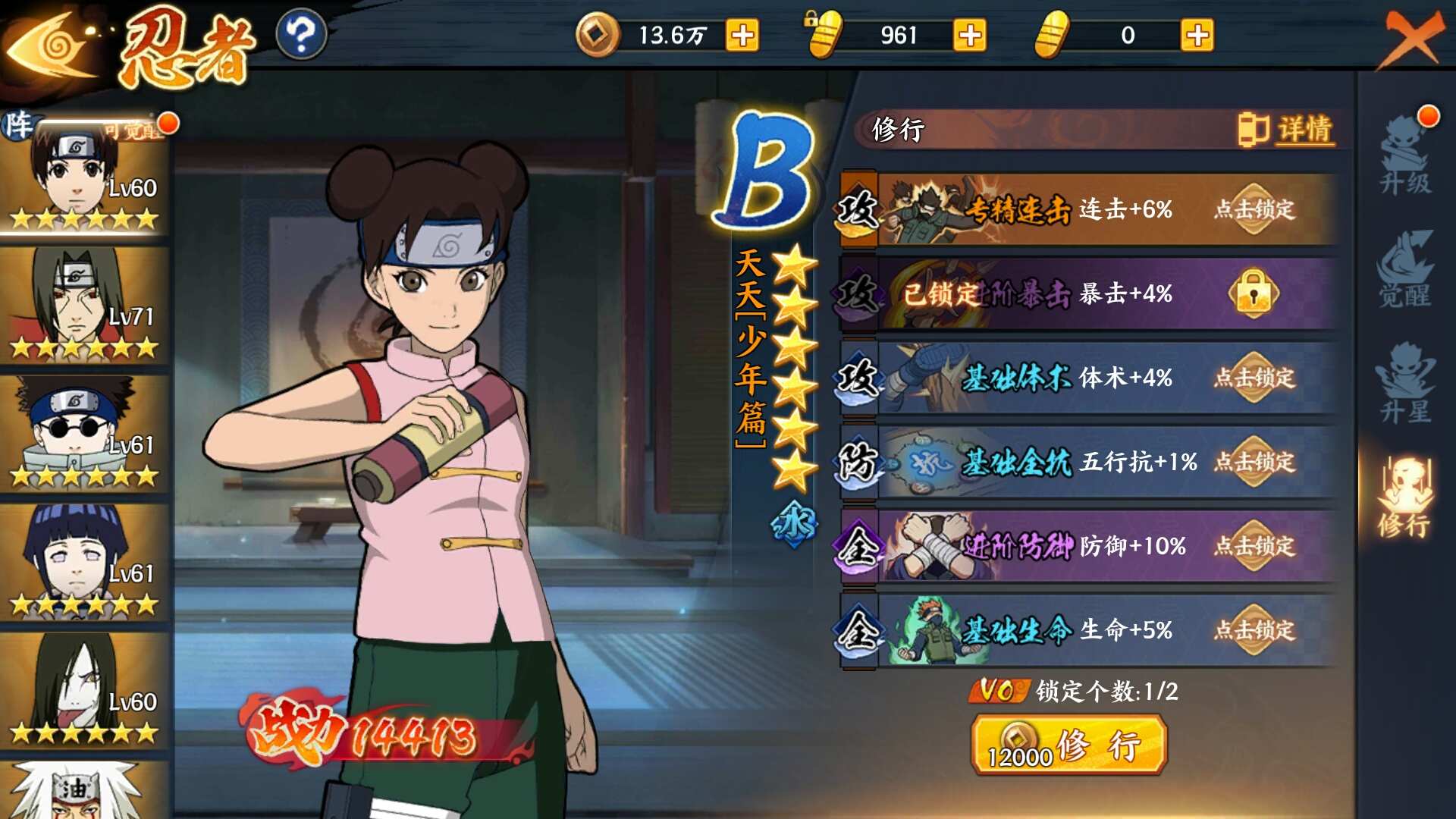1456x819 pixels.
Task: Unlock the padlocked 暴击+4% attribute
Action: 1254,293
